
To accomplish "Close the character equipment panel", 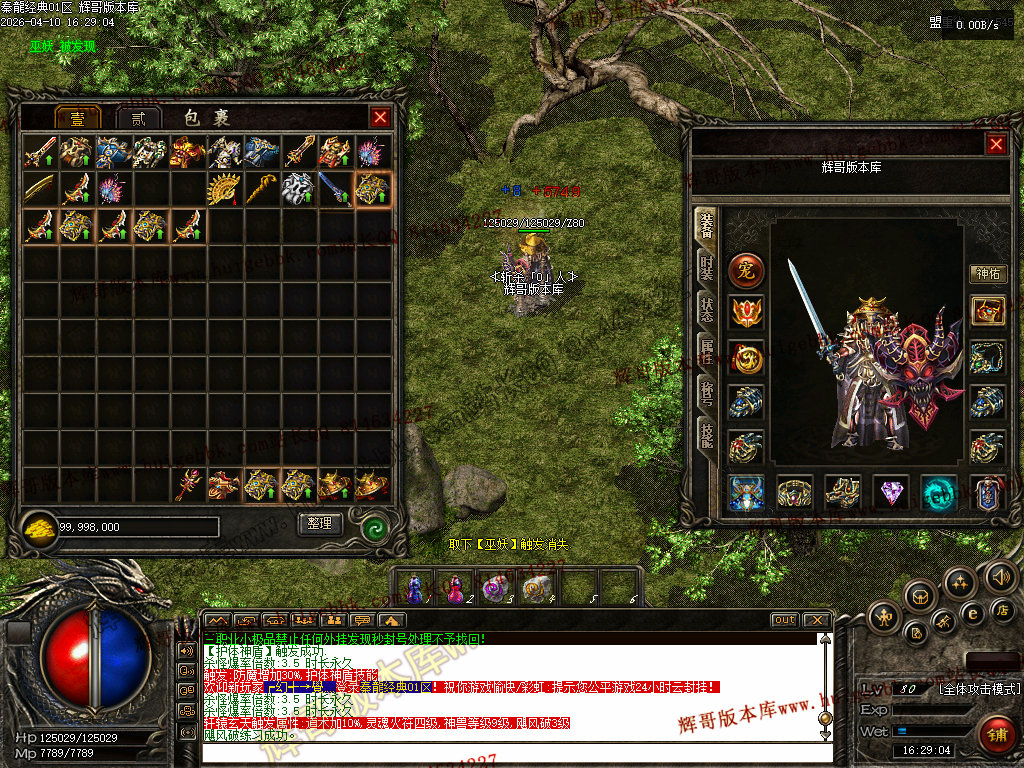I will pos(996,144).
